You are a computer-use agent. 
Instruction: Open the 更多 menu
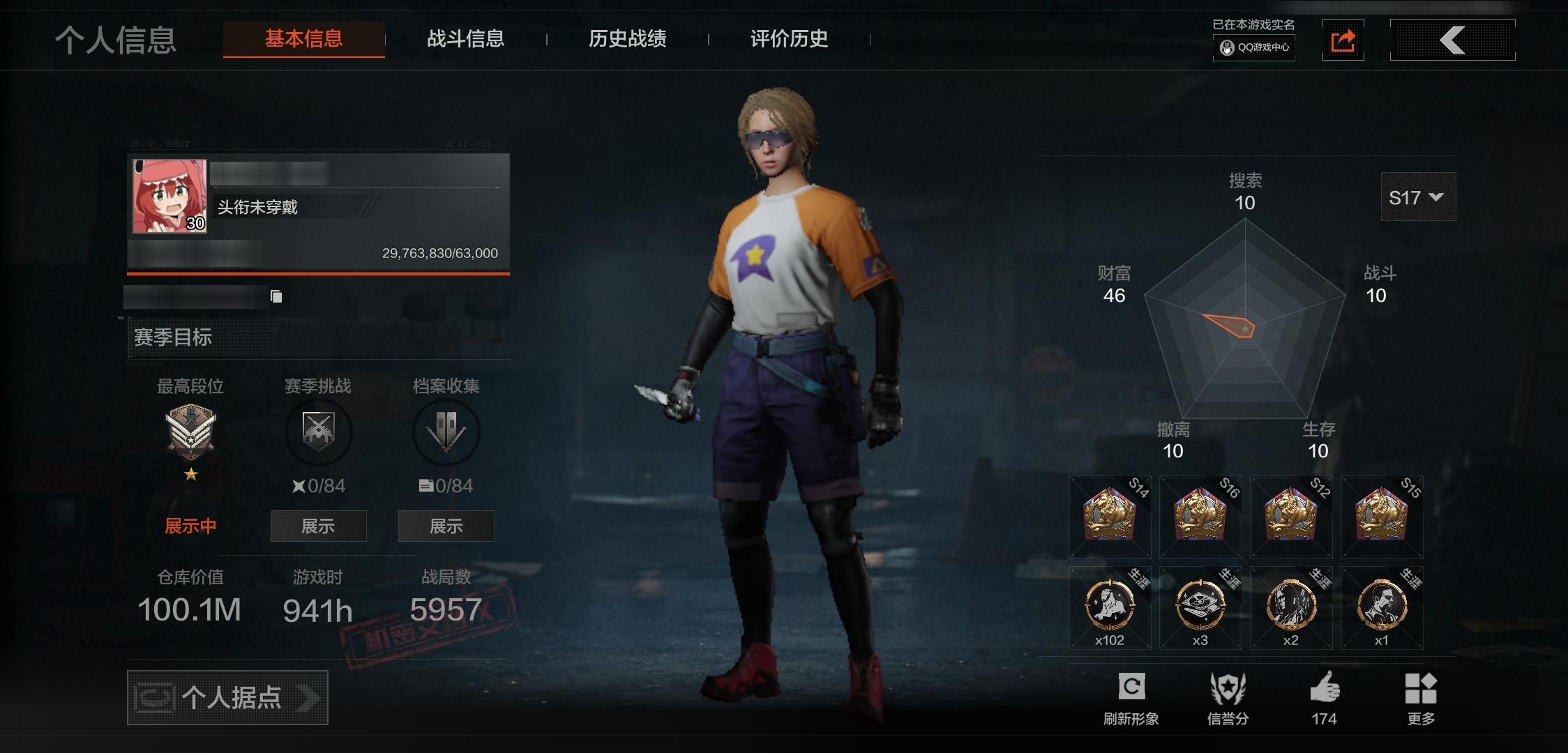(x=1420, y=697)
